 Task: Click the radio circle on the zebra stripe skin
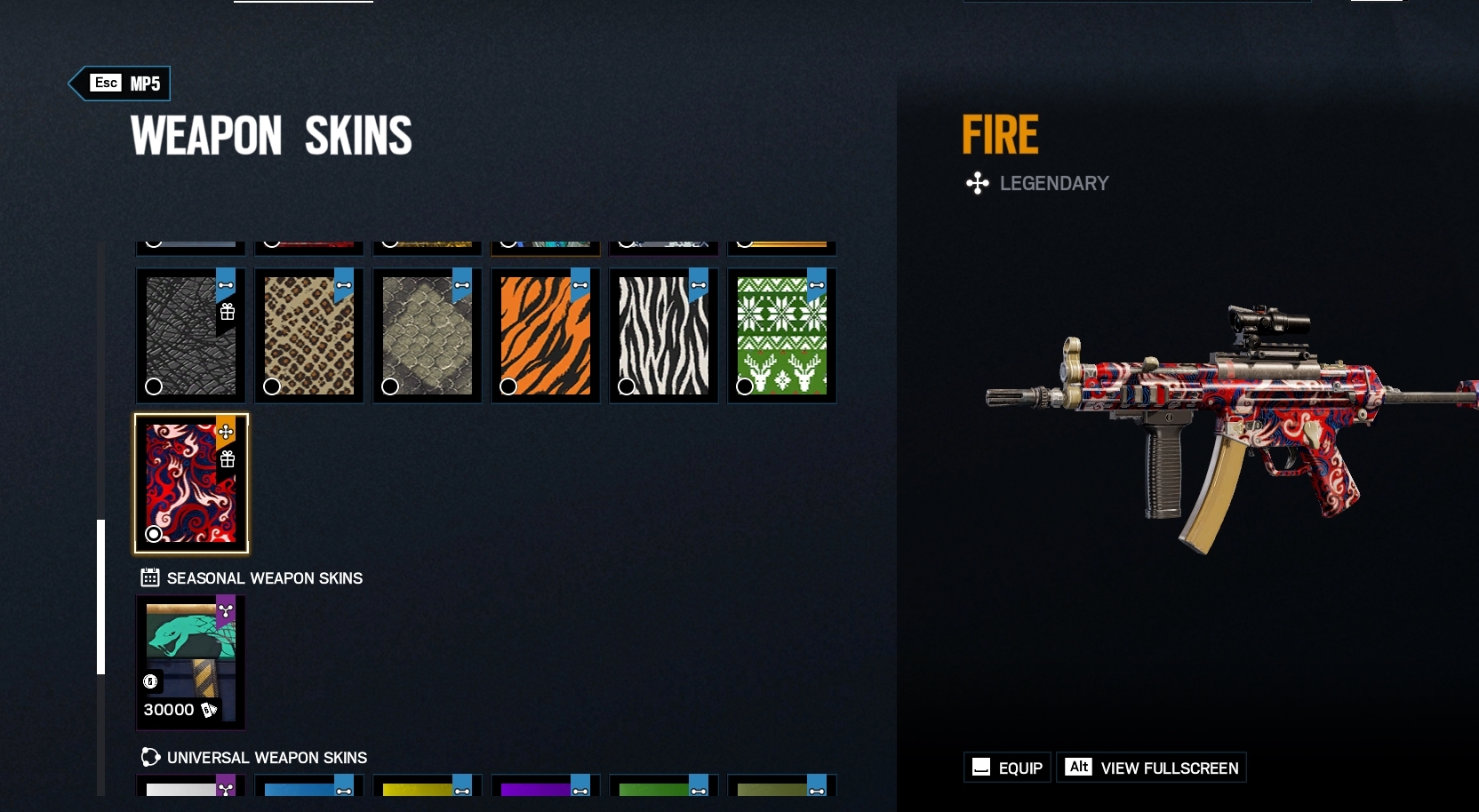627,386
